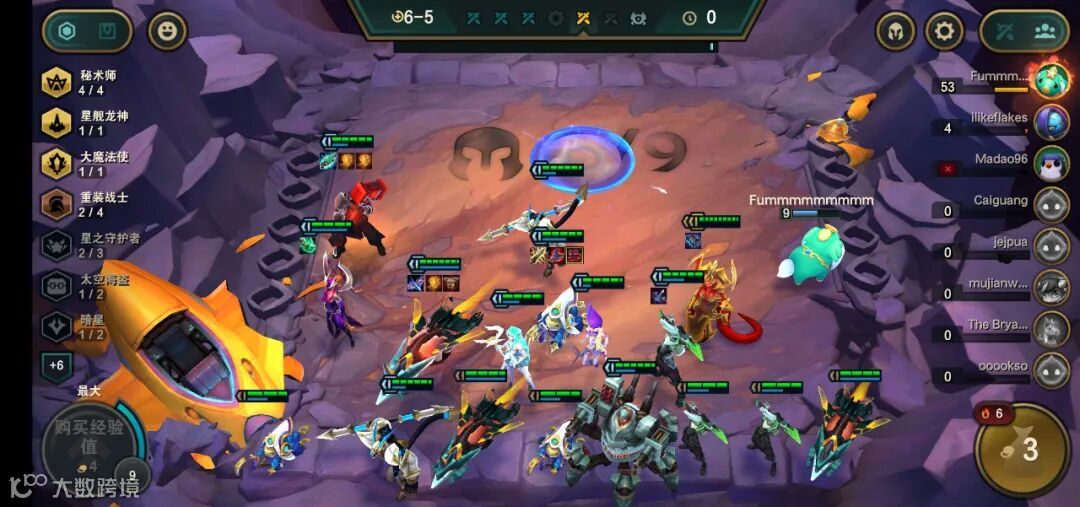1080x507 pixels.
Task: View player jejpua's board
Action: coord(1050,246)
